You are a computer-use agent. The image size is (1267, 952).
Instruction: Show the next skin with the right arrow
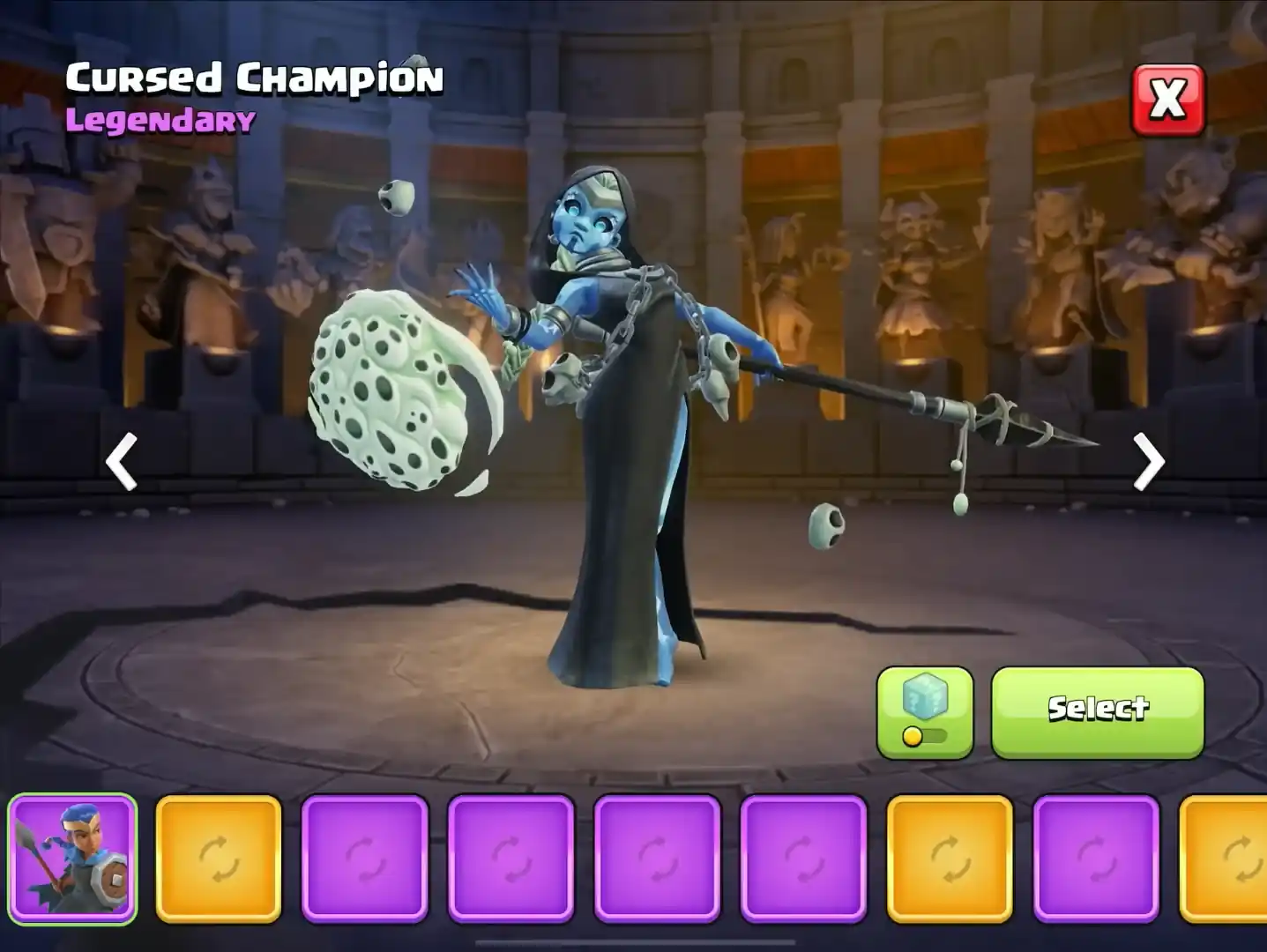1148,461
